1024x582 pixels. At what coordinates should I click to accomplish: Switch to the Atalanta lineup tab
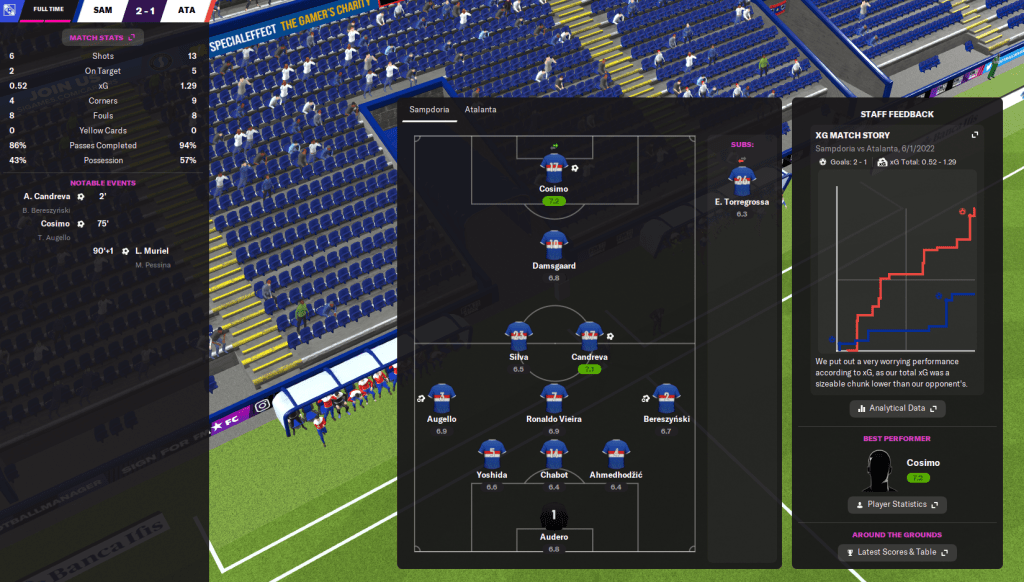pos(480,109)
